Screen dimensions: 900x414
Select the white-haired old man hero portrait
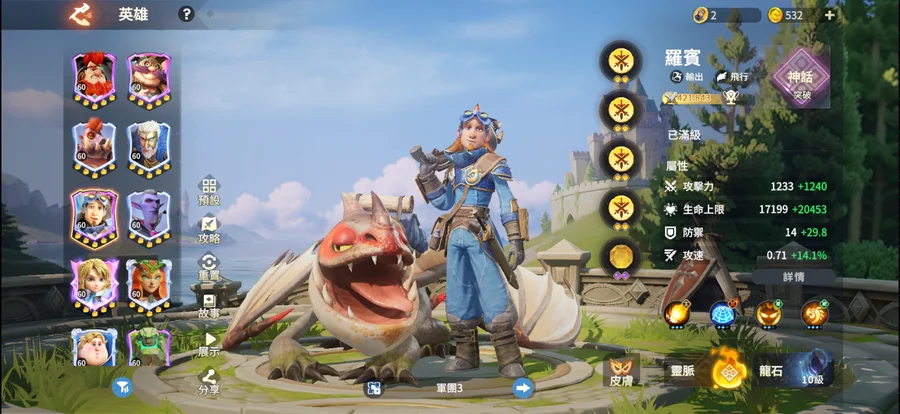(x=148, y=146)
